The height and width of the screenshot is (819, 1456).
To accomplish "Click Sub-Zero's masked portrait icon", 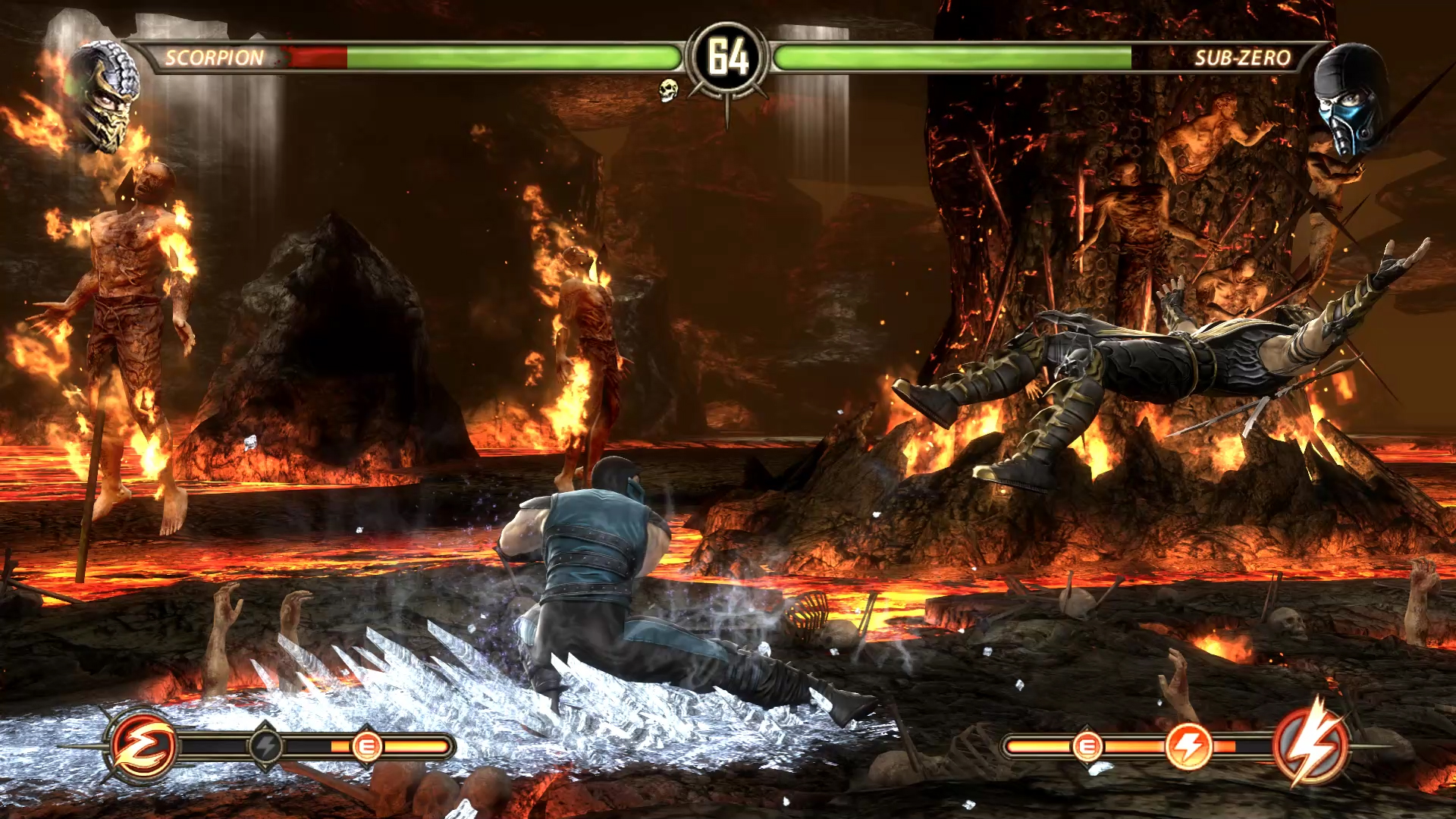I will coord(1348,99).
